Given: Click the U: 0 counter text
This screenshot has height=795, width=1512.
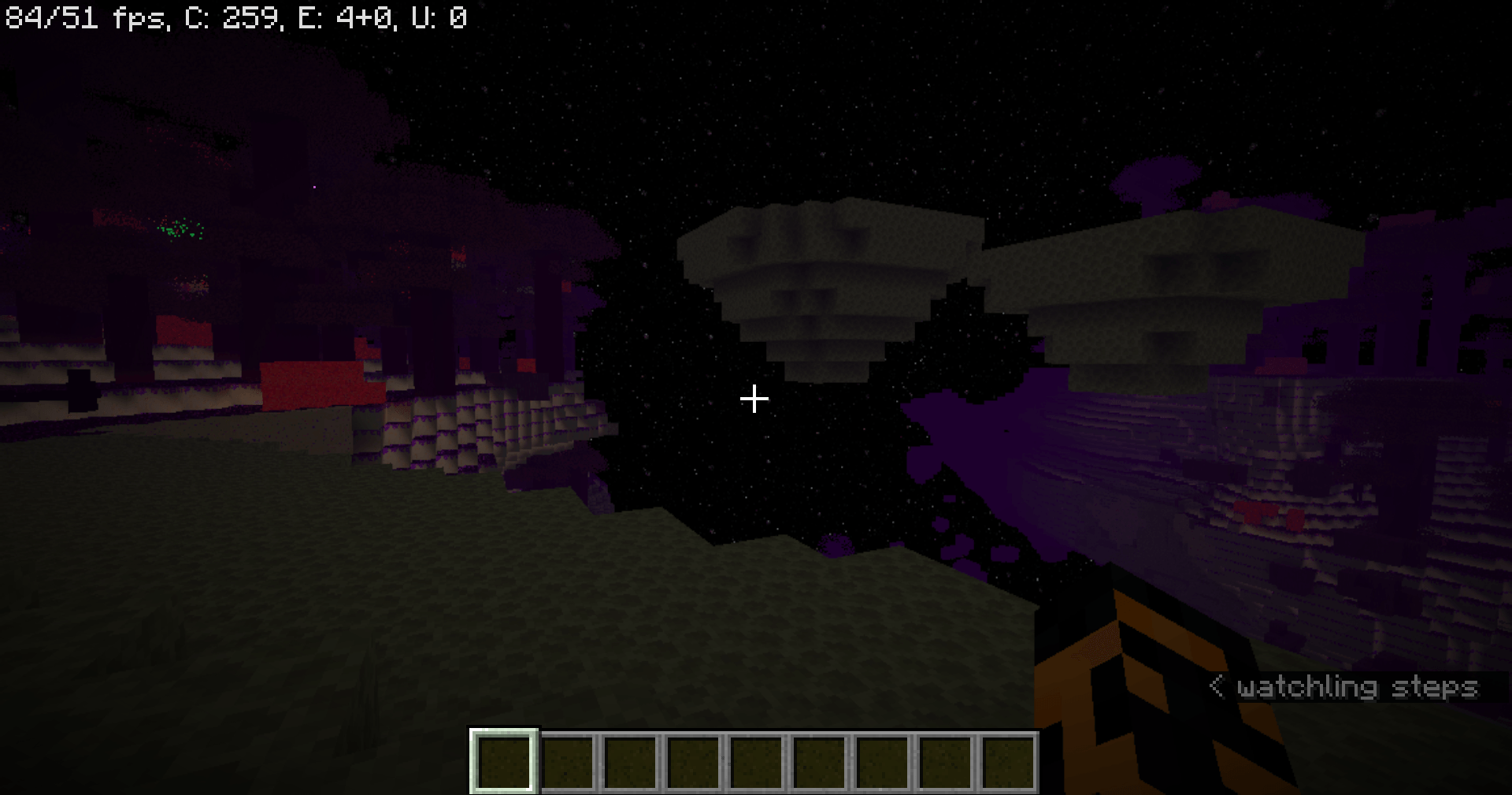Looking at the screenshot, I should (441, 17).
